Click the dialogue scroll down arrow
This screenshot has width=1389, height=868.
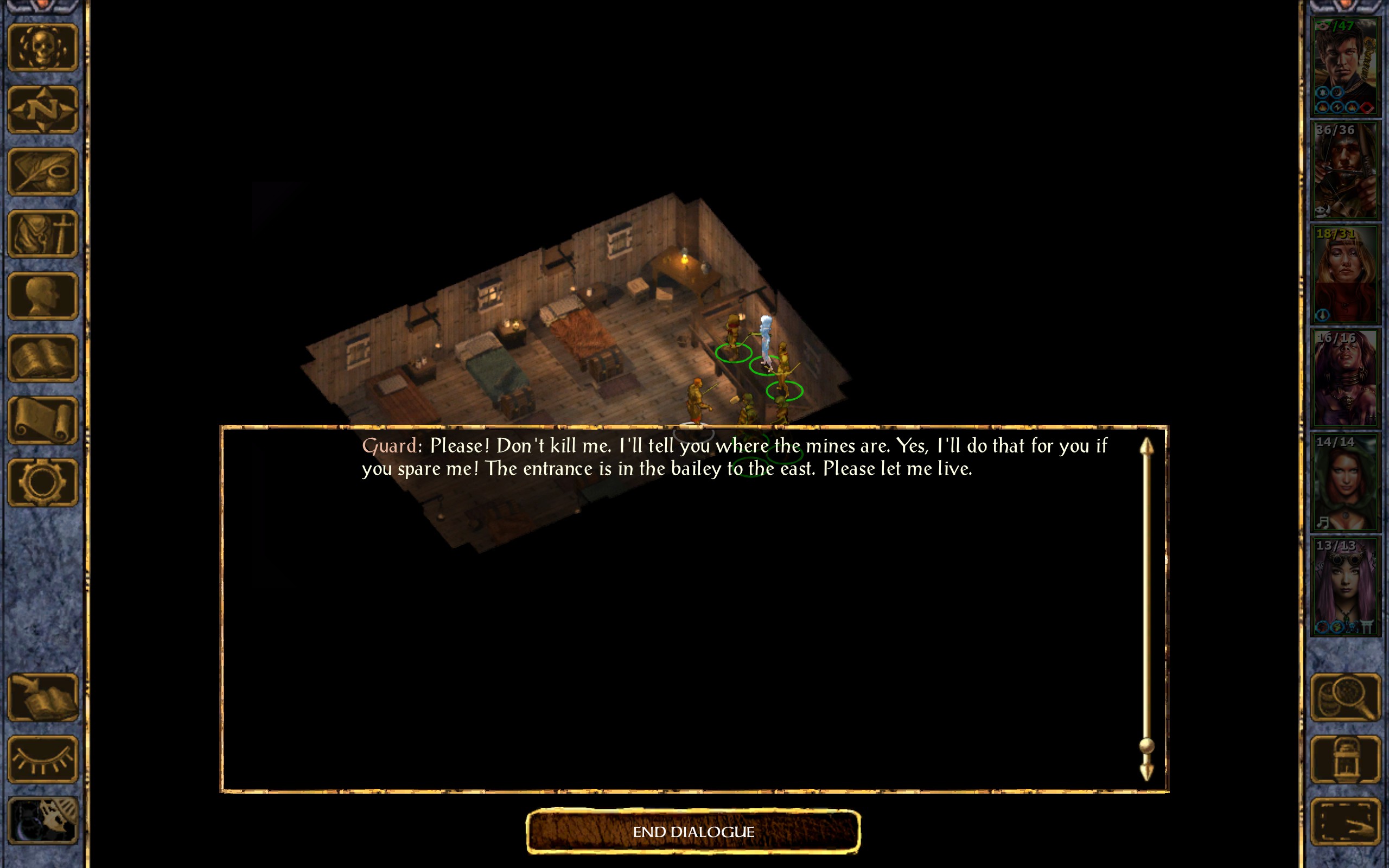(1146, 771)
